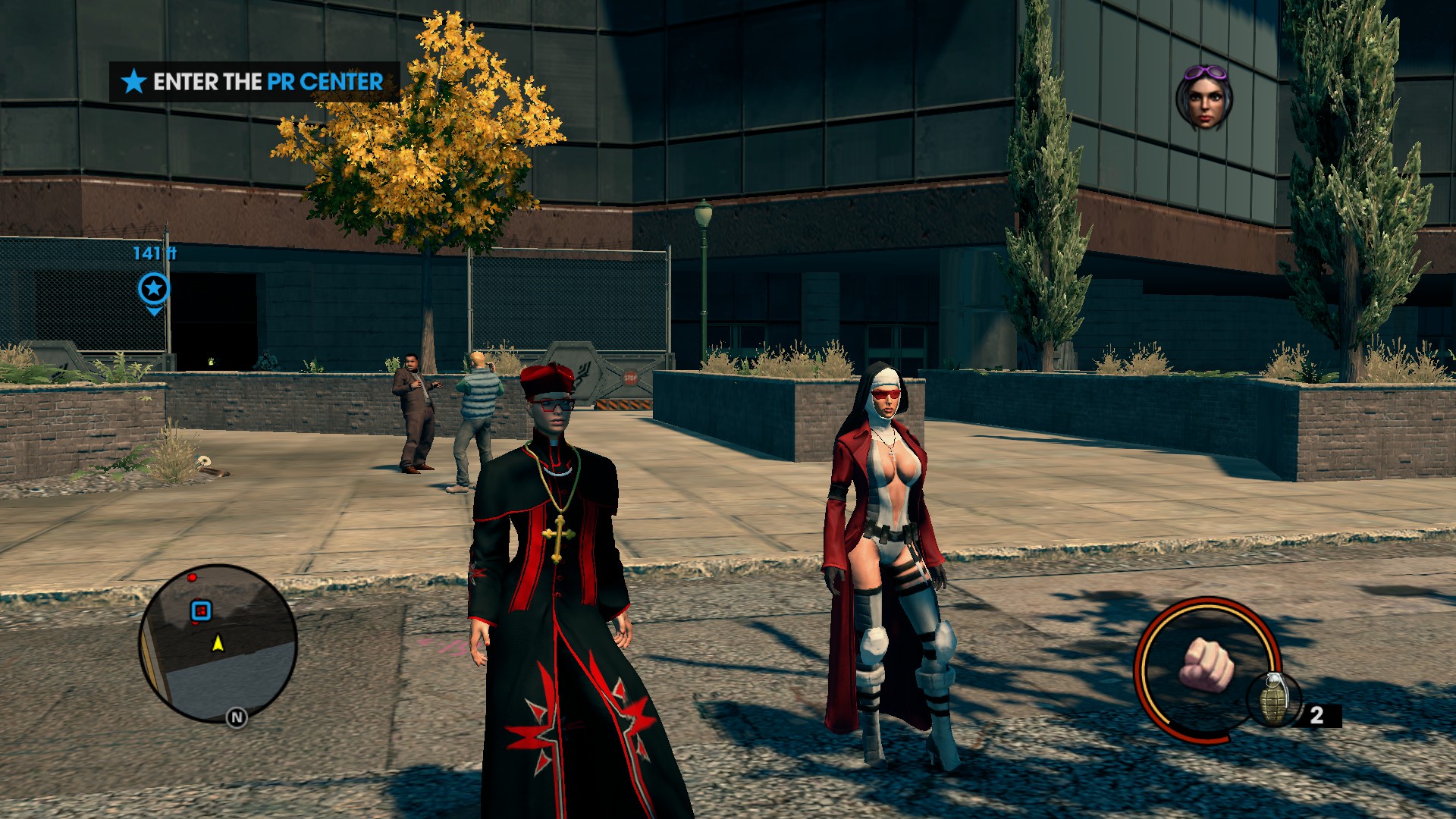Select the blue star objective waypoint marker

click(154, 289)
